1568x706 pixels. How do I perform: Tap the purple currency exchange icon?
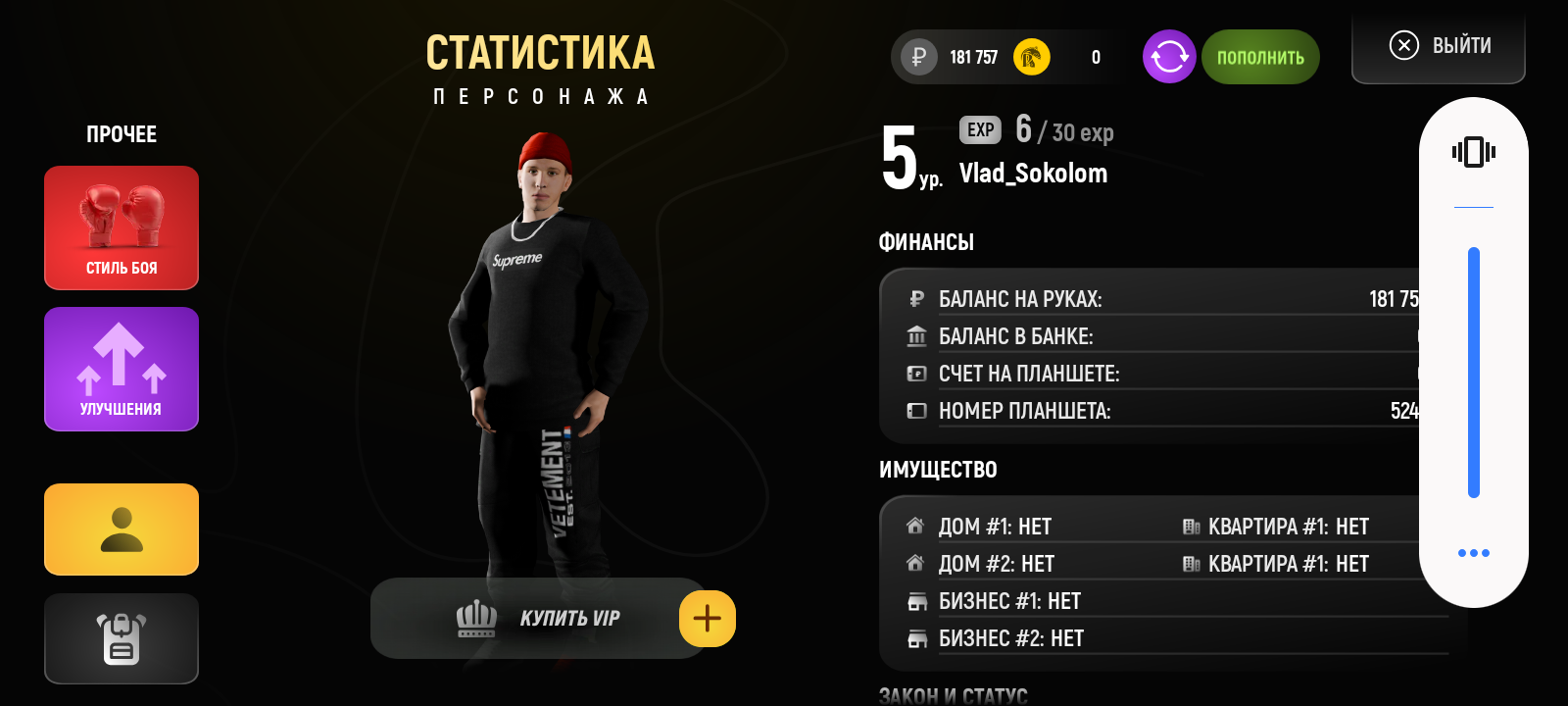tap(1169, 57)
